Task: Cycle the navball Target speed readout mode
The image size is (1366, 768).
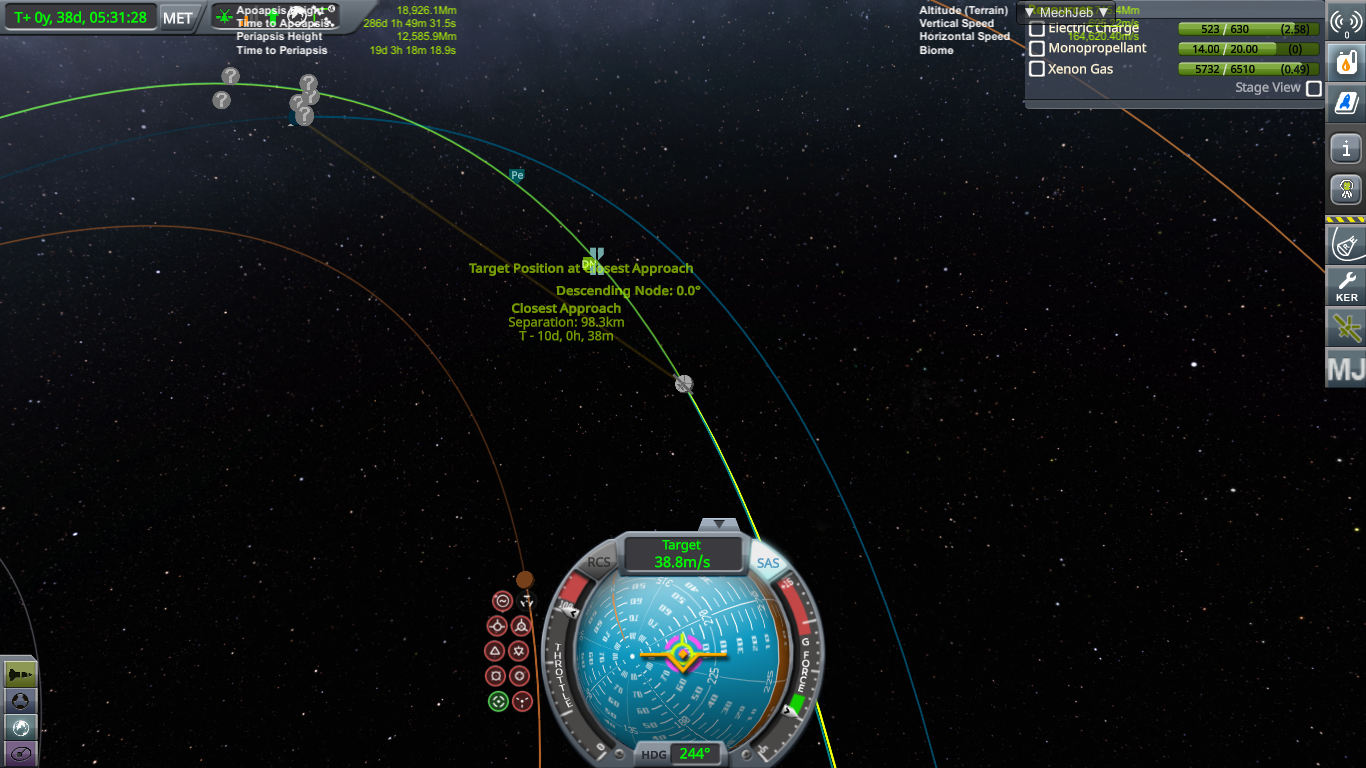Action: click(682, 554)
